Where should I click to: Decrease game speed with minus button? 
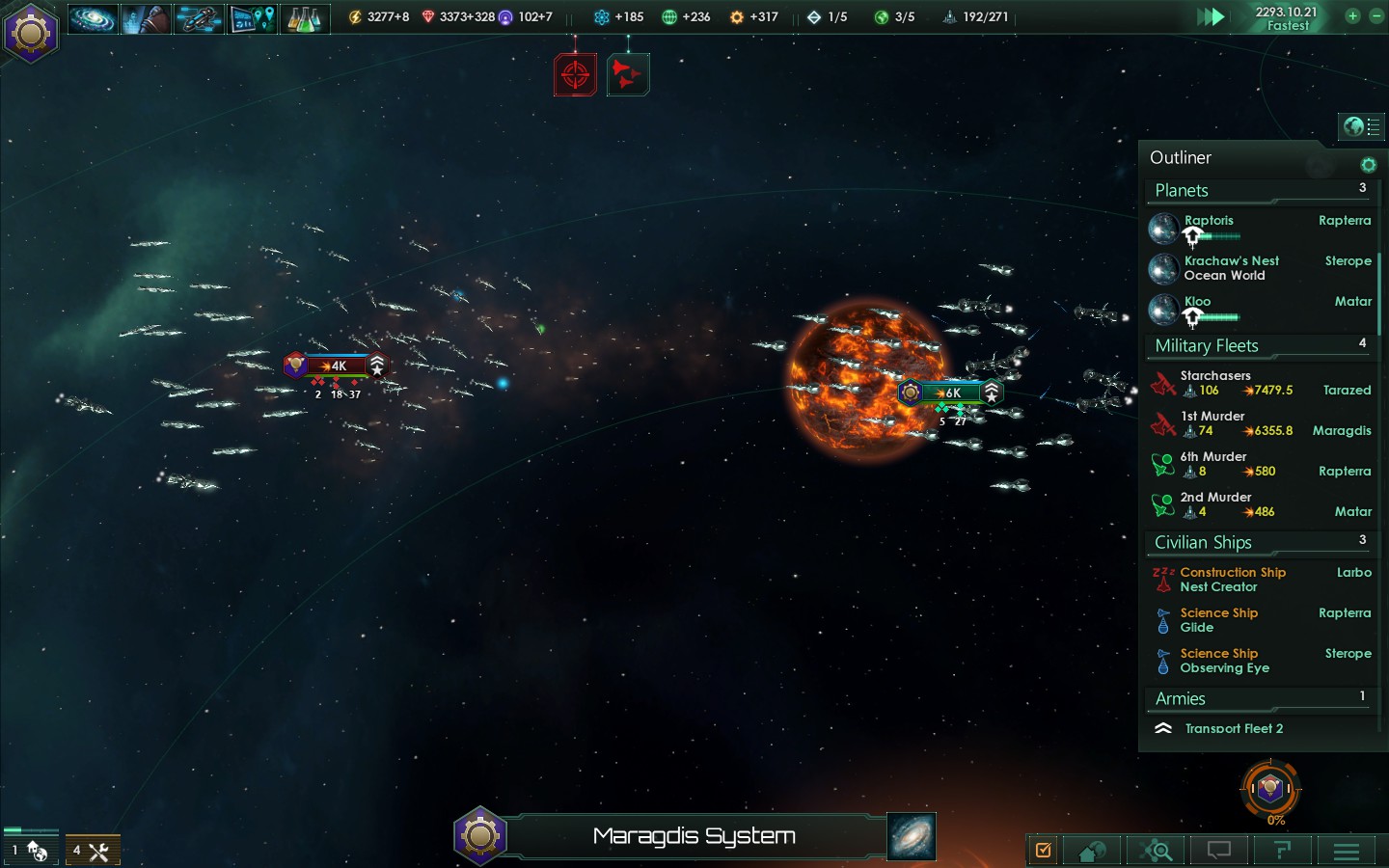pyautogui.click(x=1376, y=16)
